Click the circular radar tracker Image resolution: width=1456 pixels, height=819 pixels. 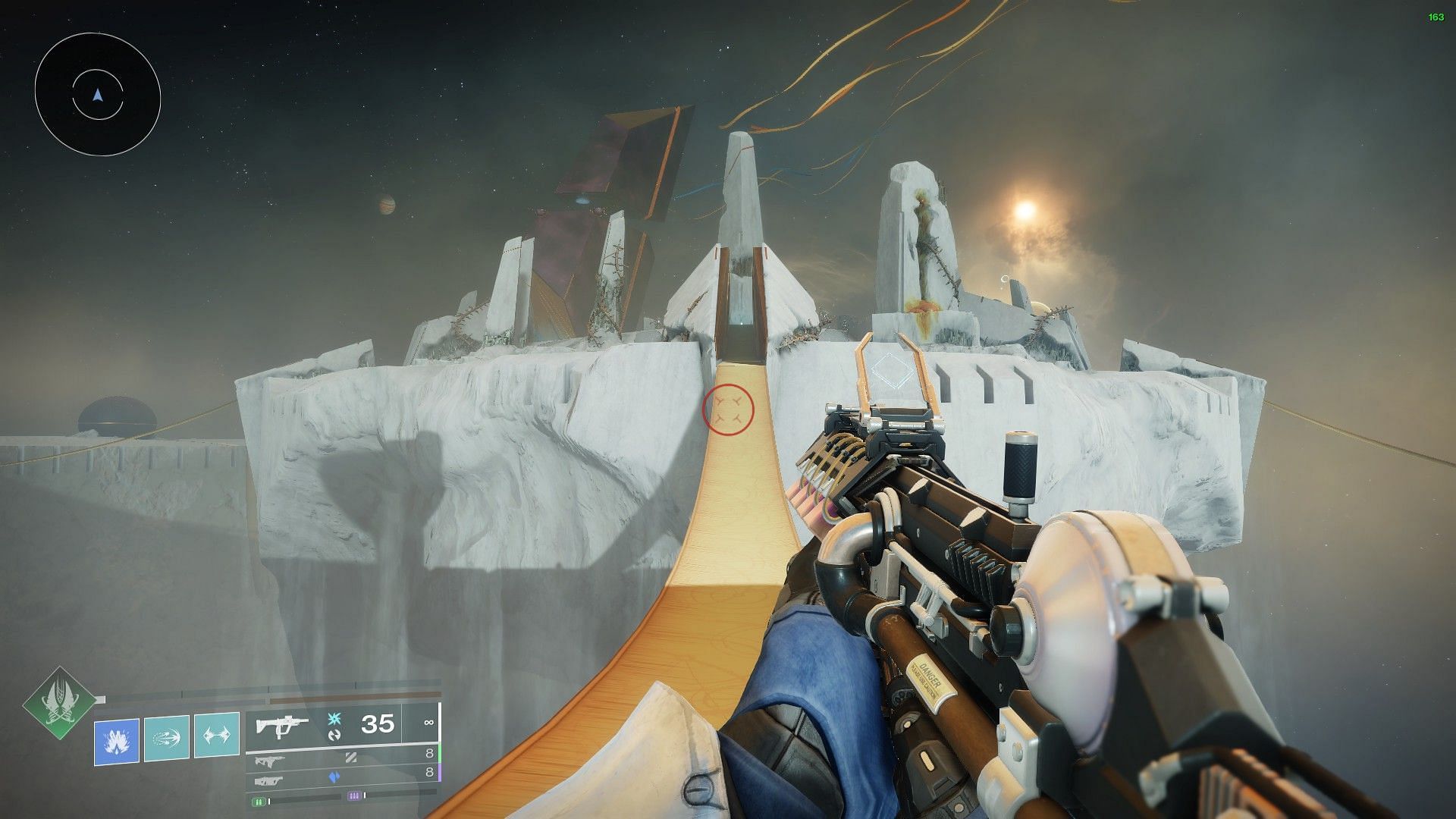pos(97,94)
